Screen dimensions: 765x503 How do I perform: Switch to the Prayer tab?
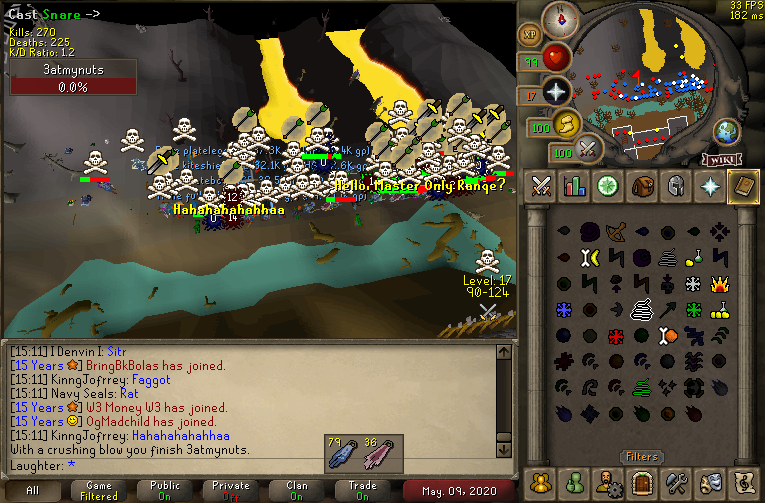[708, 186]
